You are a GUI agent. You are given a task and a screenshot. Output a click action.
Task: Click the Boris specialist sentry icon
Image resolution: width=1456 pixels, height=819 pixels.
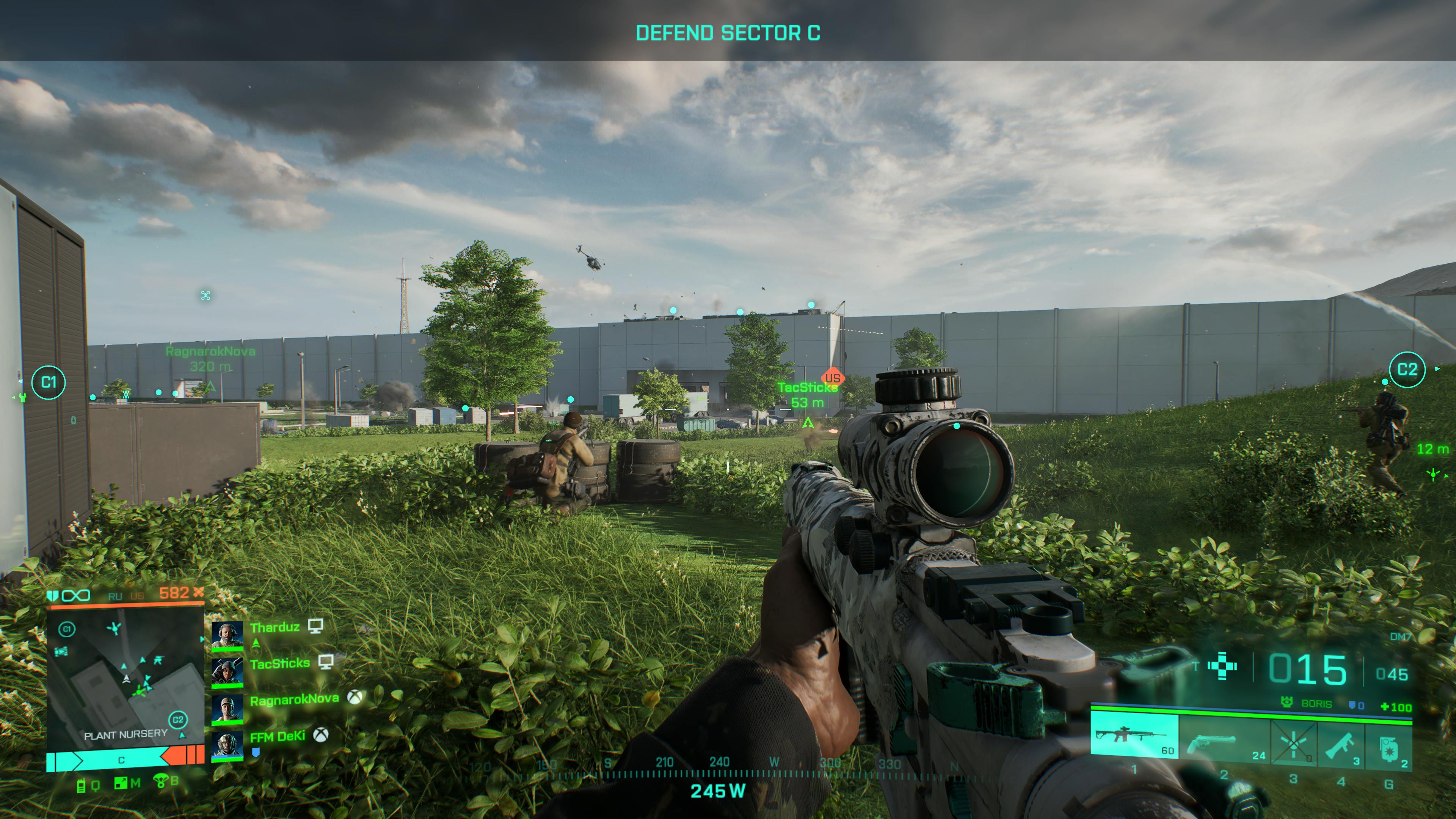(1287, 703)
